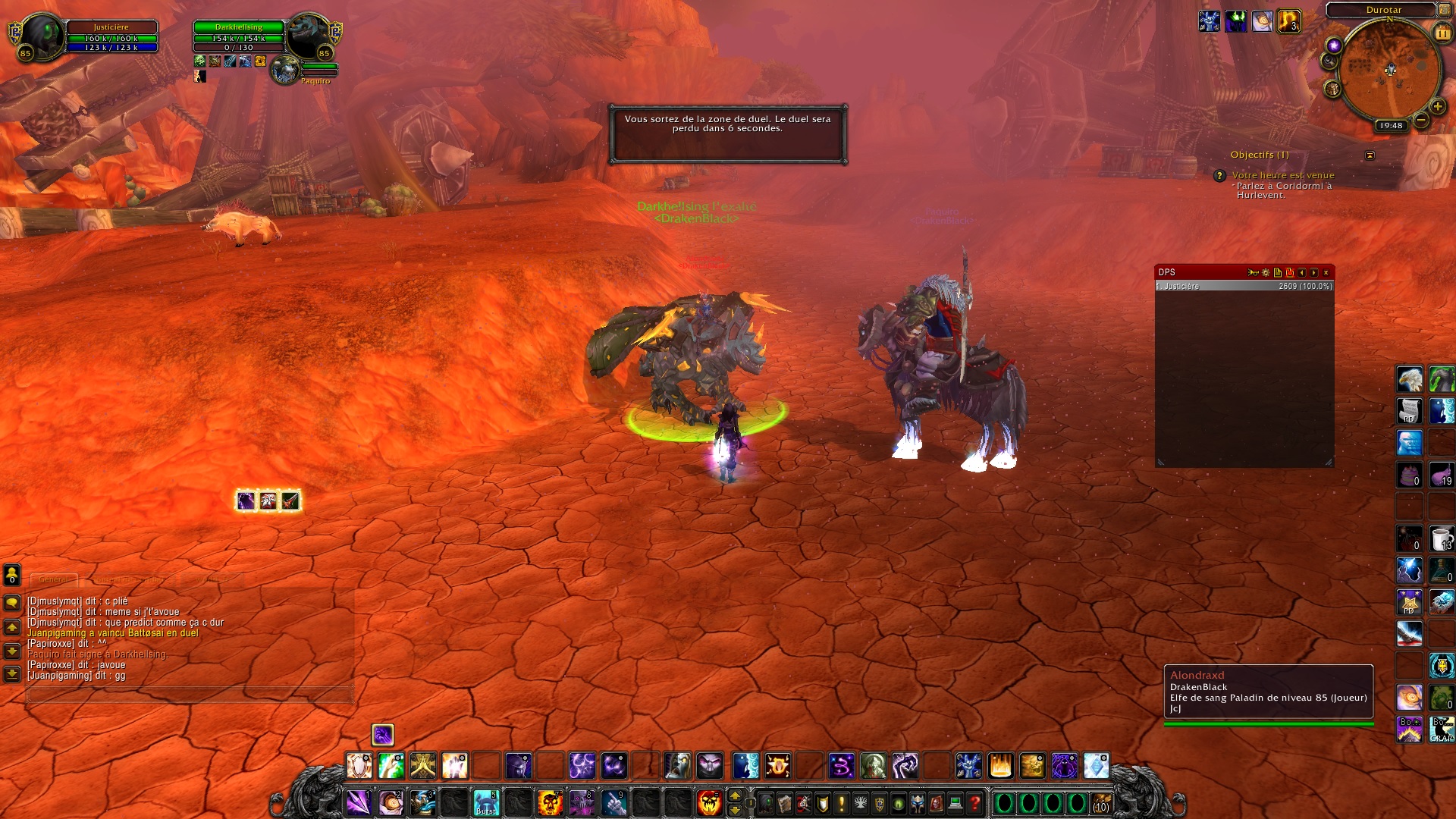Select the Darkhellsing target portrait
Image resolution: width=1456 pixels, height=819 pixels.
(309, 36)
